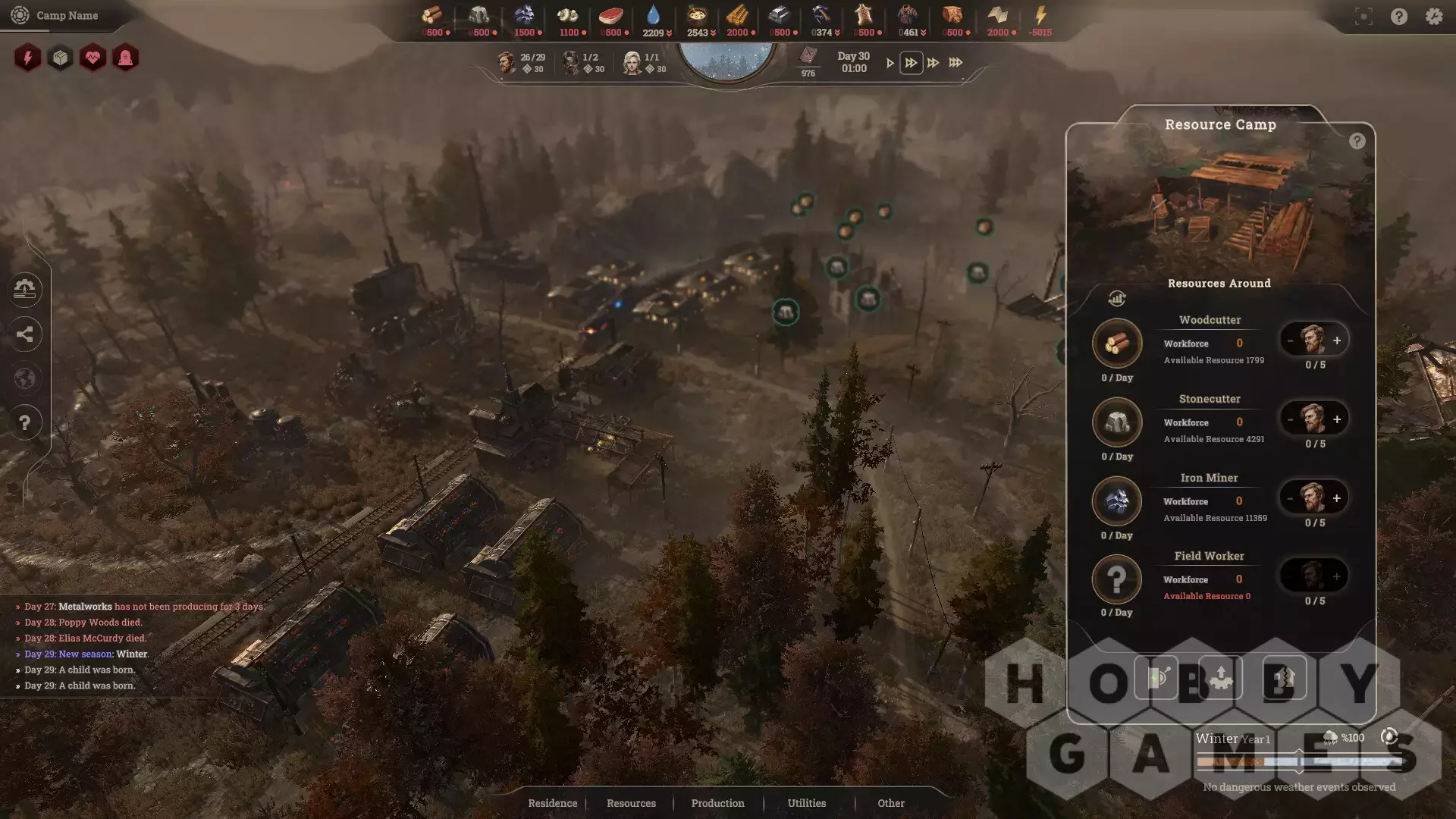Toggle the screenshot focus frame icon
This screenshot has height=819, width=1456.
(x=1363, y=17)
